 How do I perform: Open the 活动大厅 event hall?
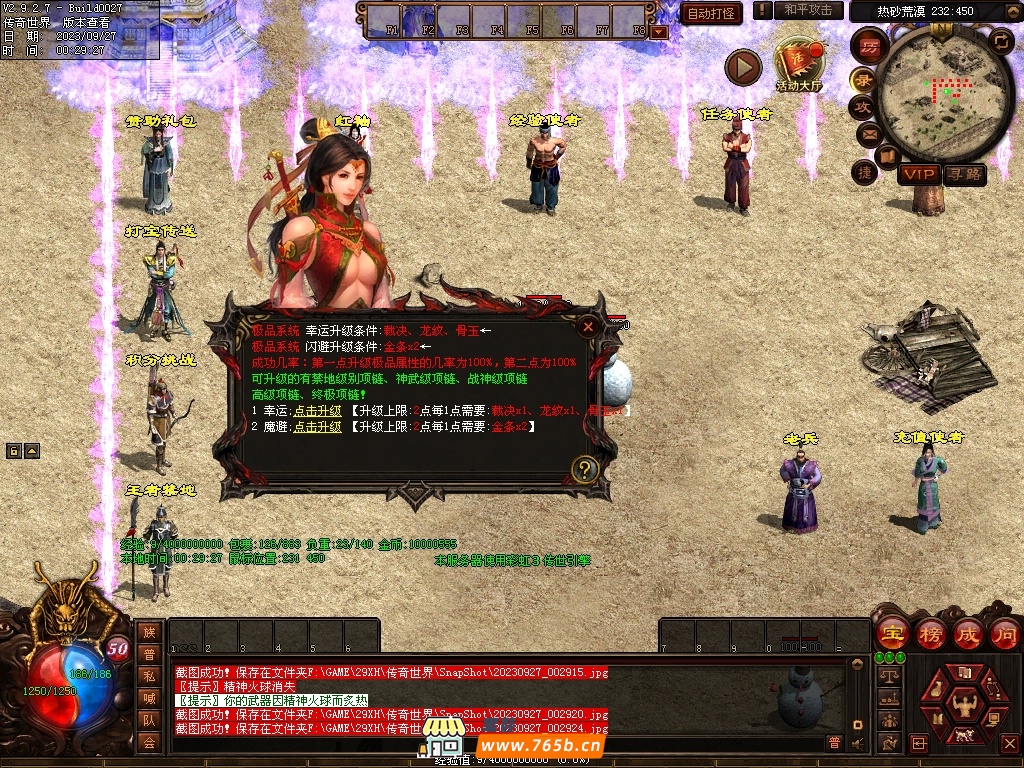(x=798, y=64)
